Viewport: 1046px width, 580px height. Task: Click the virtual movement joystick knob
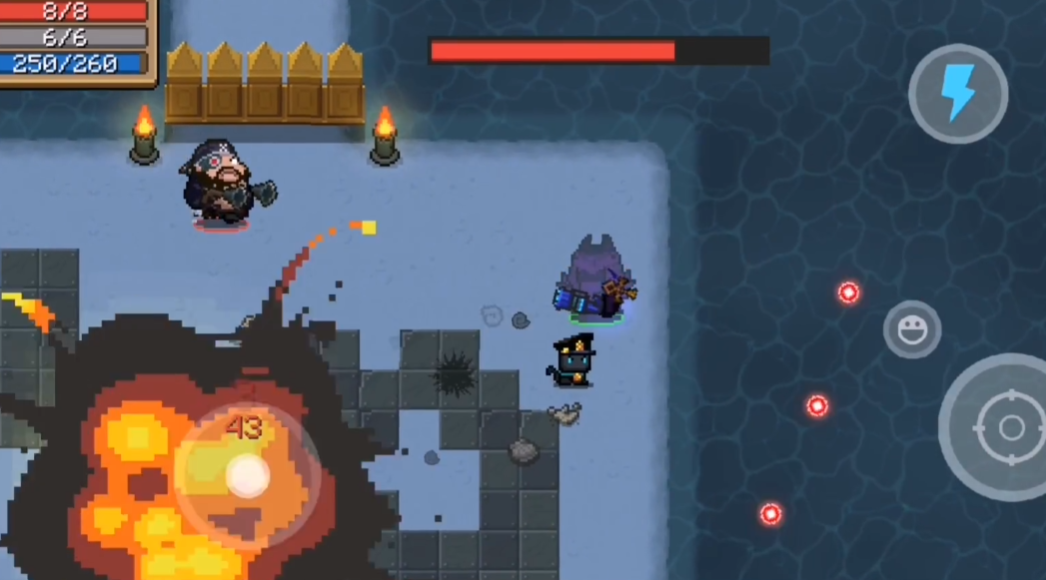click(246, 475)
